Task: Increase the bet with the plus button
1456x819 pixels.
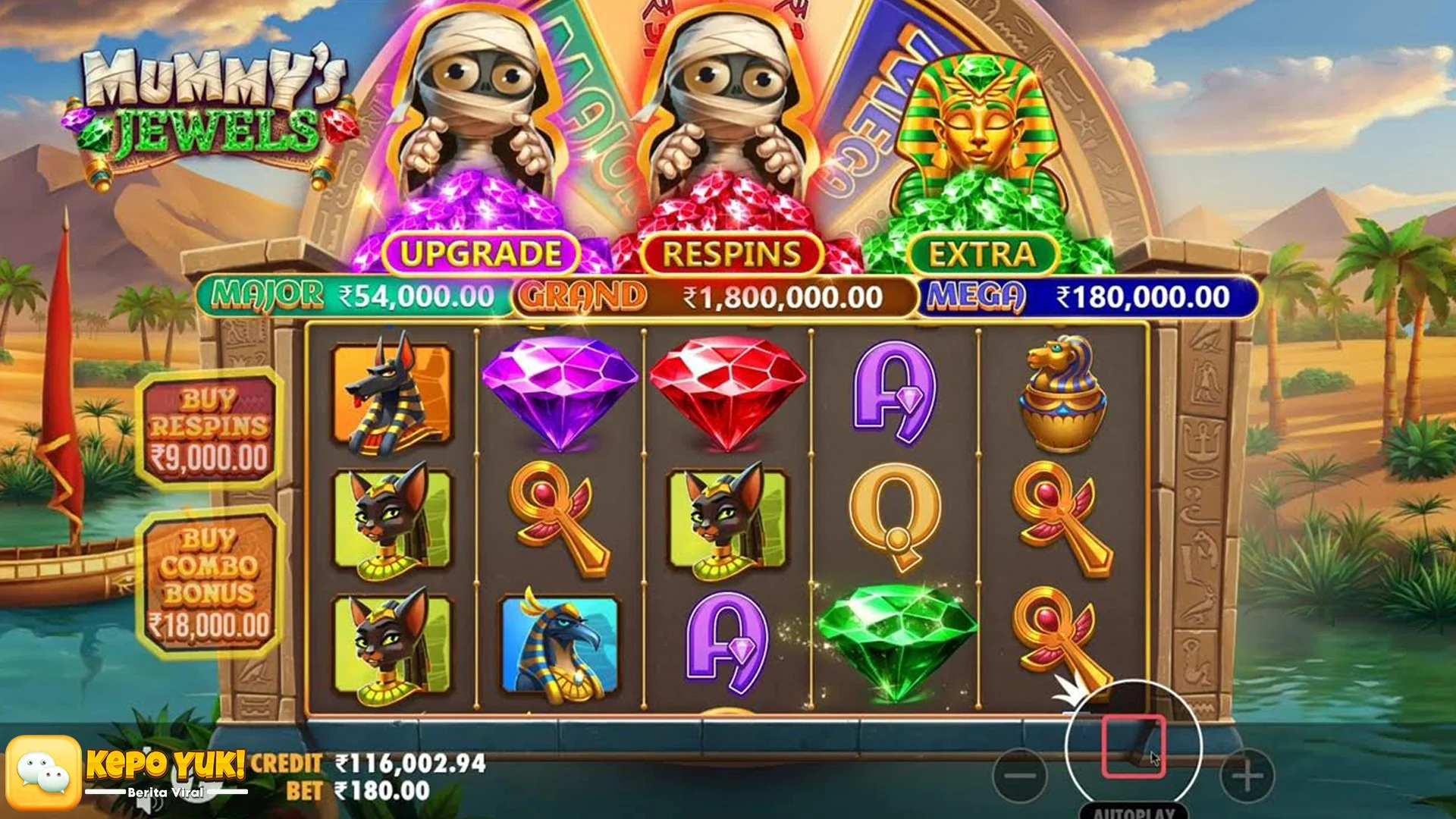Action: [x=1247, y=775]
